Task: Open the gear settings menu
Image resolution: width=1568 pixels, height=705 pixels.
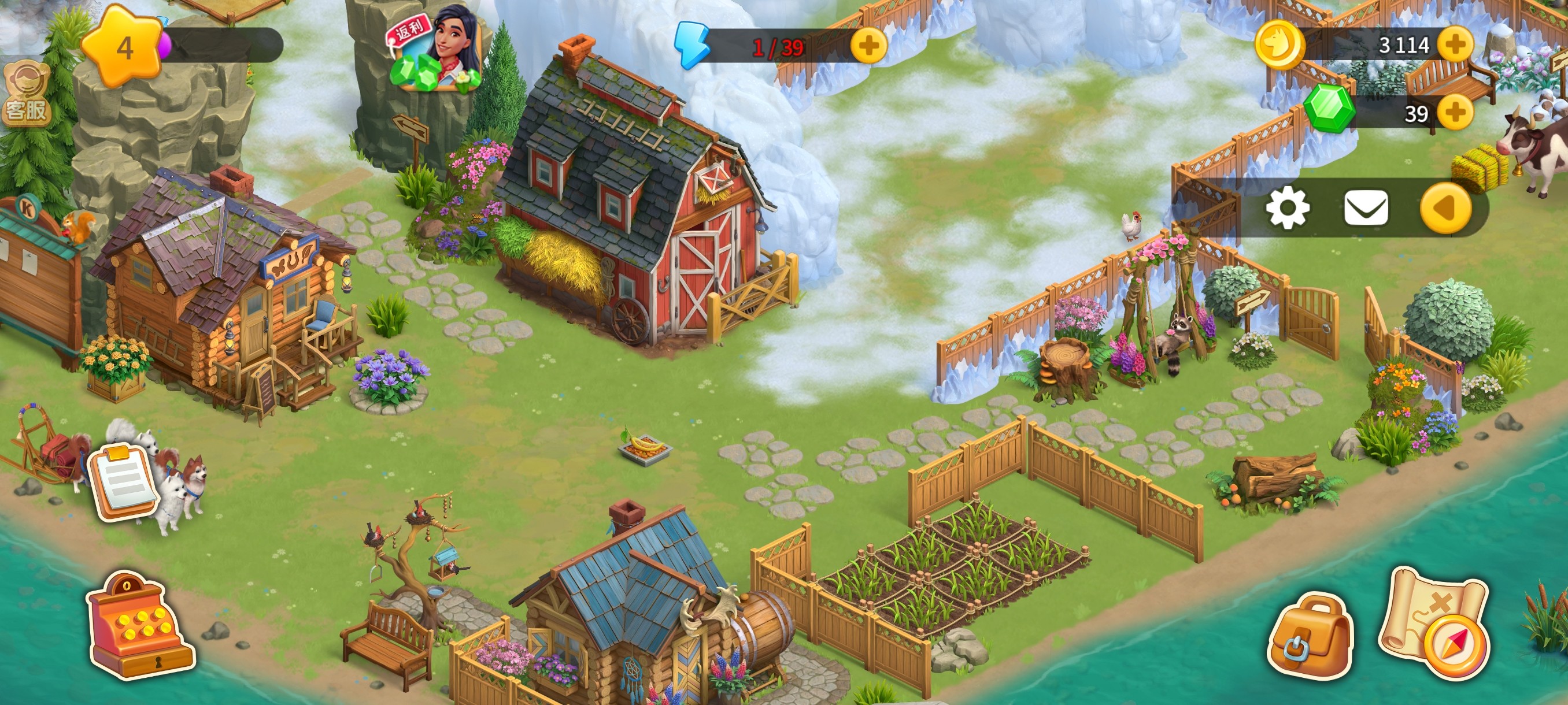Action: point(1288,208)
